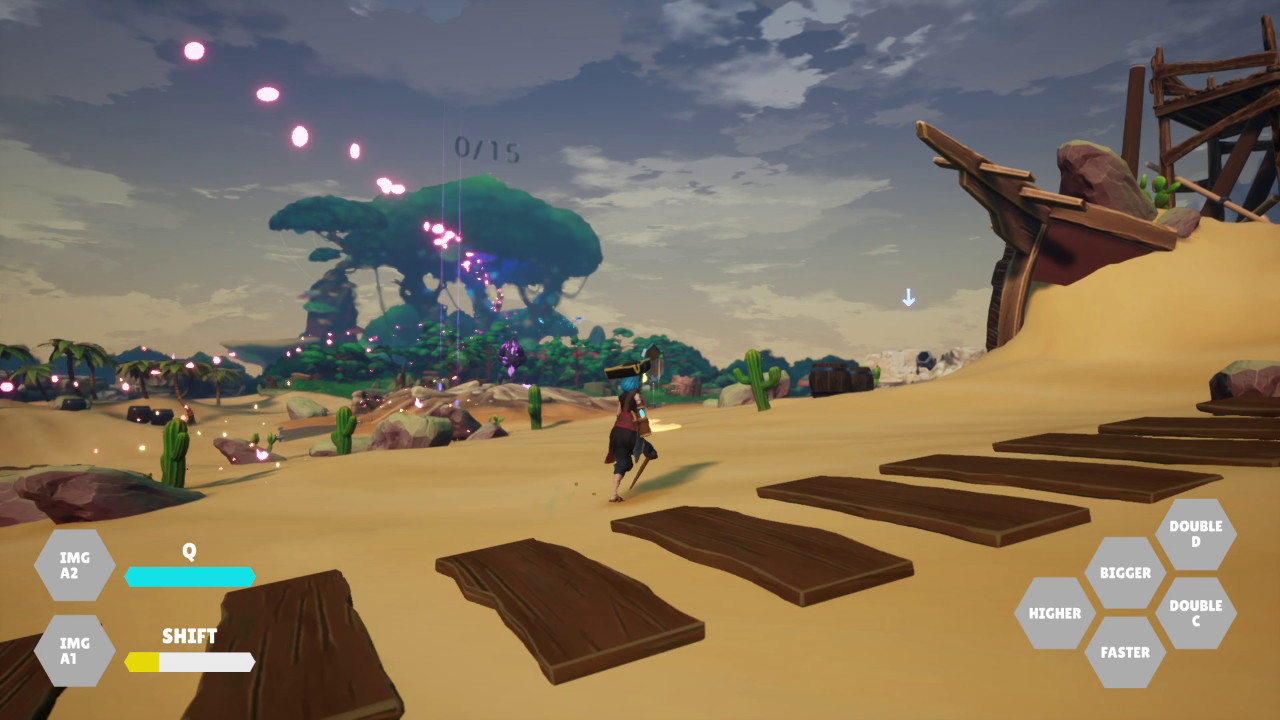Click the BIGGER upgrade hexagon
This screenshot has width=1280, height=720.
1125,573
